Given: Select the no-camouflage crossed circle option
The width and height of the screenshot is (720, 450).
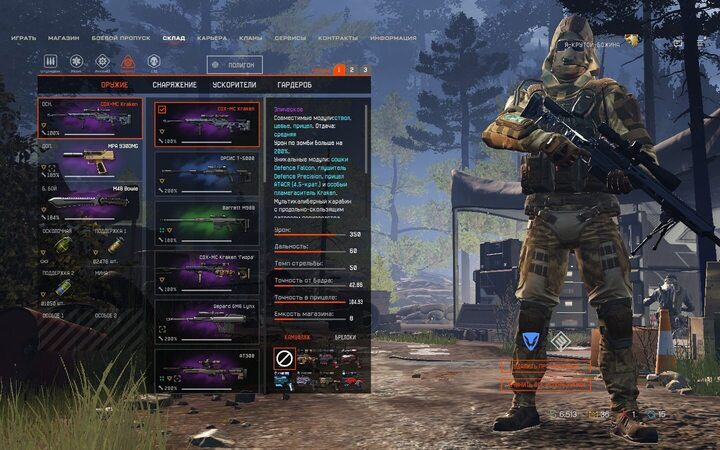Looking at the screenshot, I should tap(284, 358).
